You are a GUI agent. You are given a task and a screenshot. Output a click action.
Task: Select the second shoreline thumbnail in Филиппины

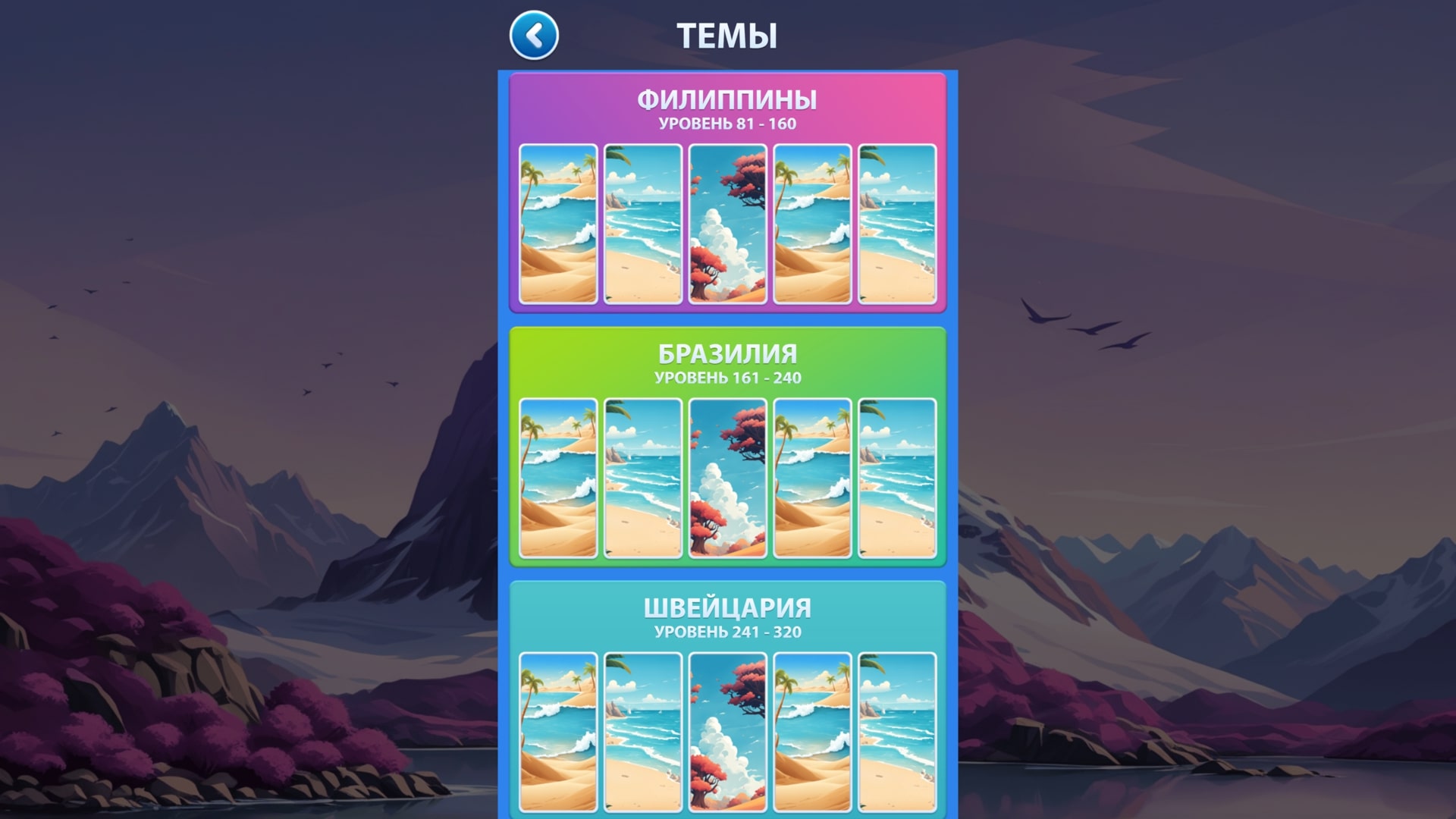pyautogui.click(x=643, y=224)
